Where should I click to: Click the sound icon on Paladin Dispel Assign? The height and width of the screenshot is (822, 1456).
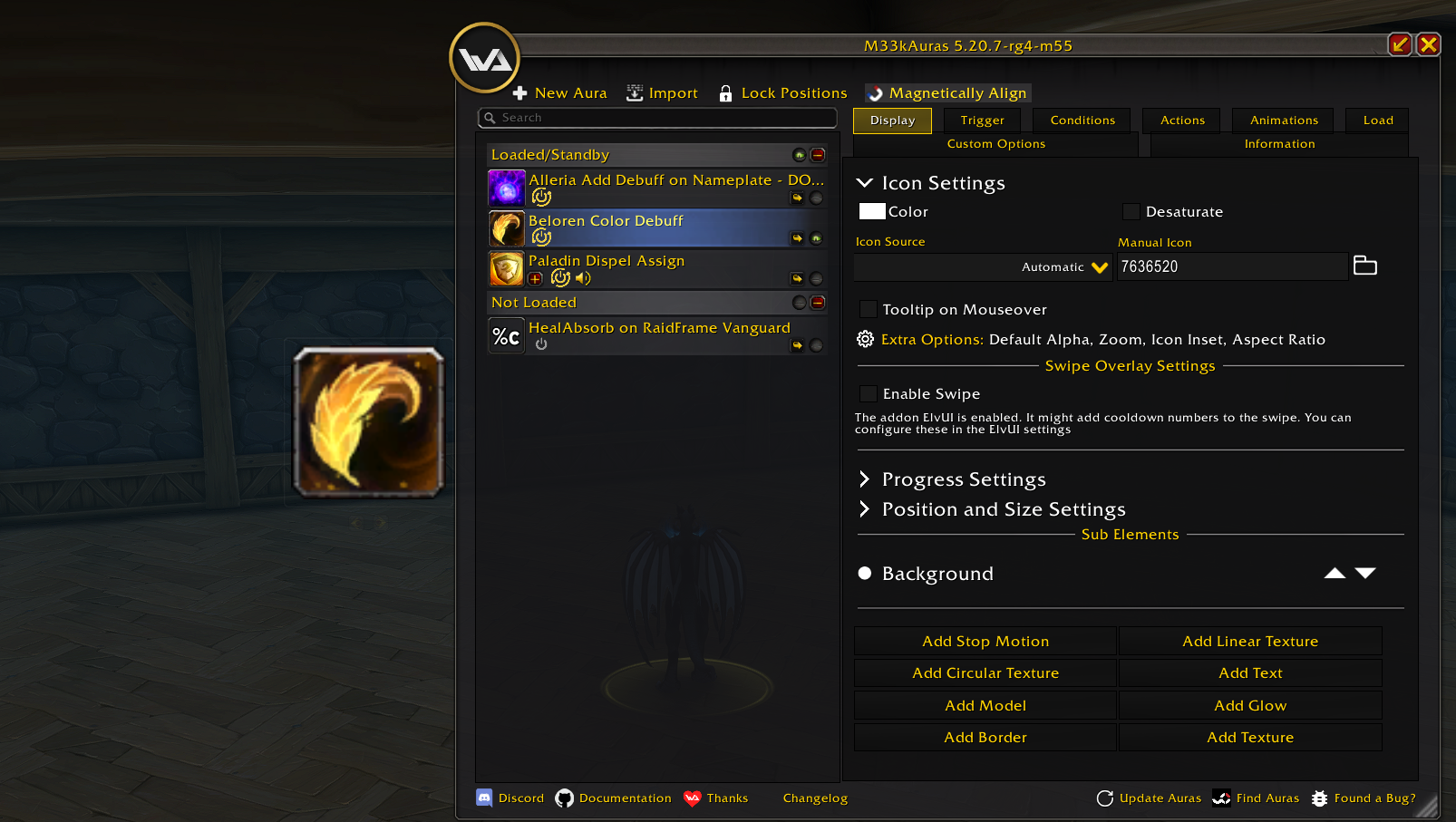coord(583,278)
